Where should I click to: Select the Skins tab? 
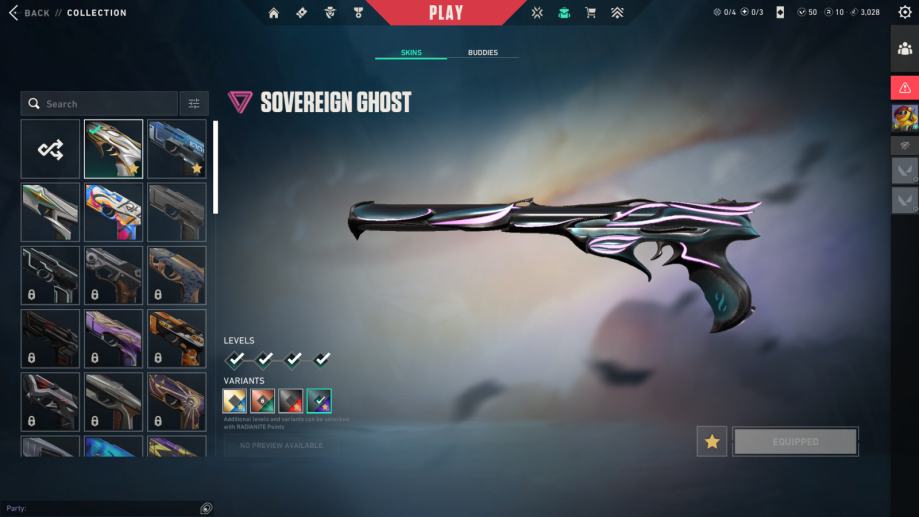coord(411,52)
